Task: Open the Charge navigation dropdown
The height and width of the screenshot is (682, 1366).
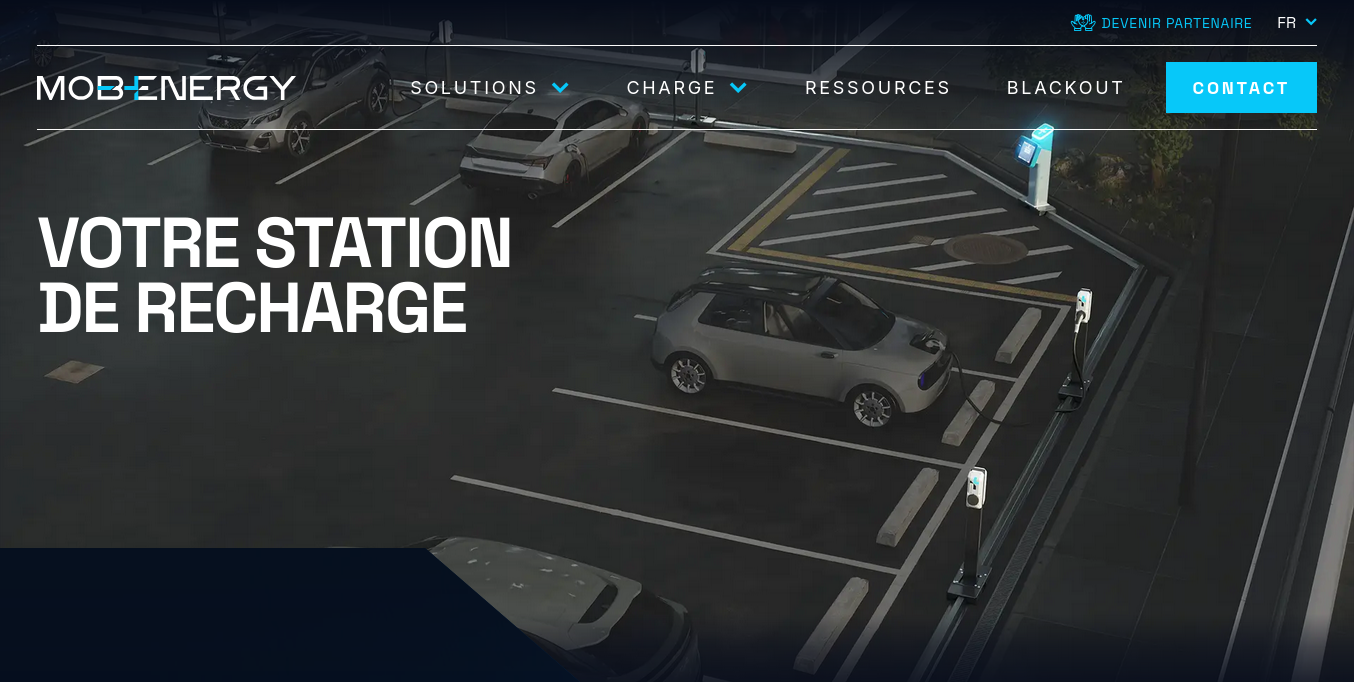Action: click(x=686, y=88)
